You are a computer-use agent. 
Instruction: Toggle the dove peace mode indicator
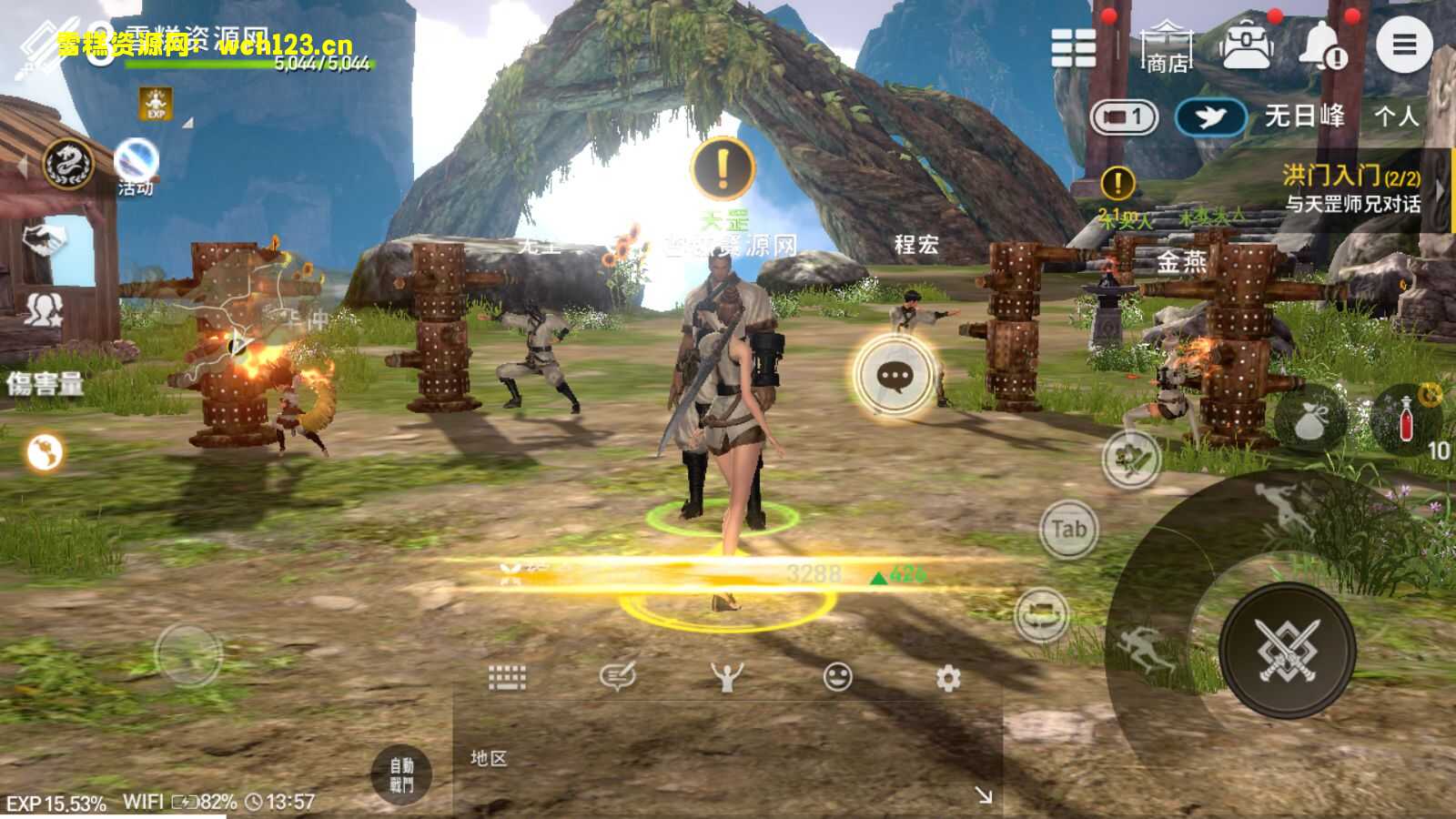pos(1210,116)
